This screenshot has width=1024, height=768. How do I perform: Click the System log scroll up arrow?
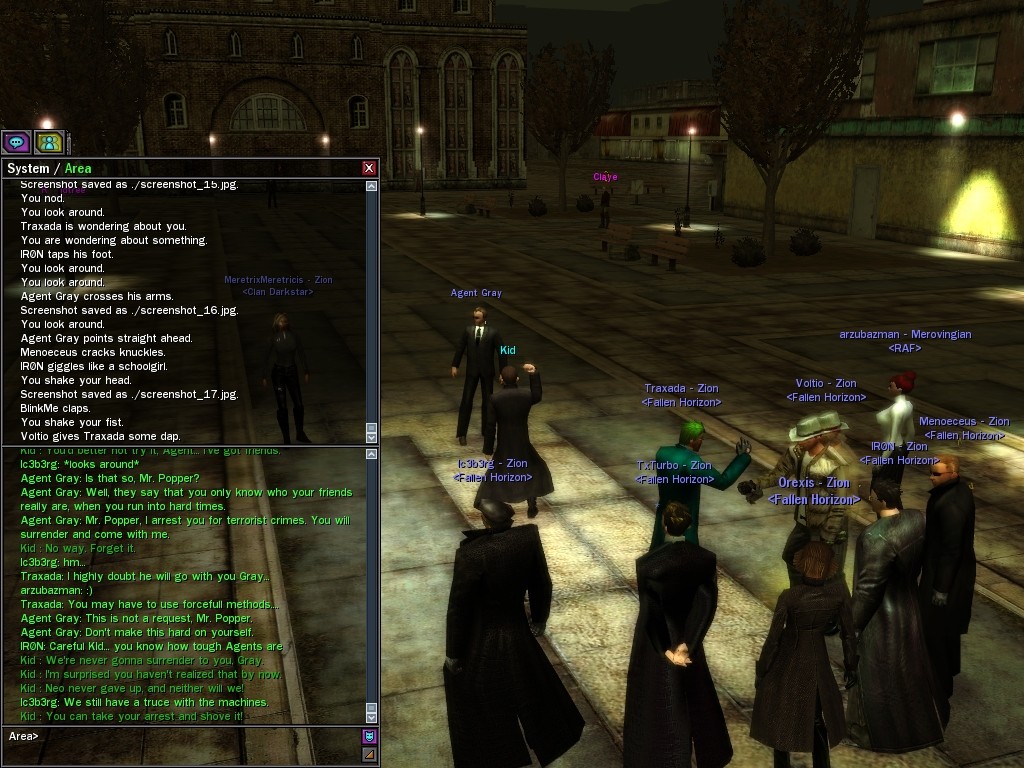[372, 186]
